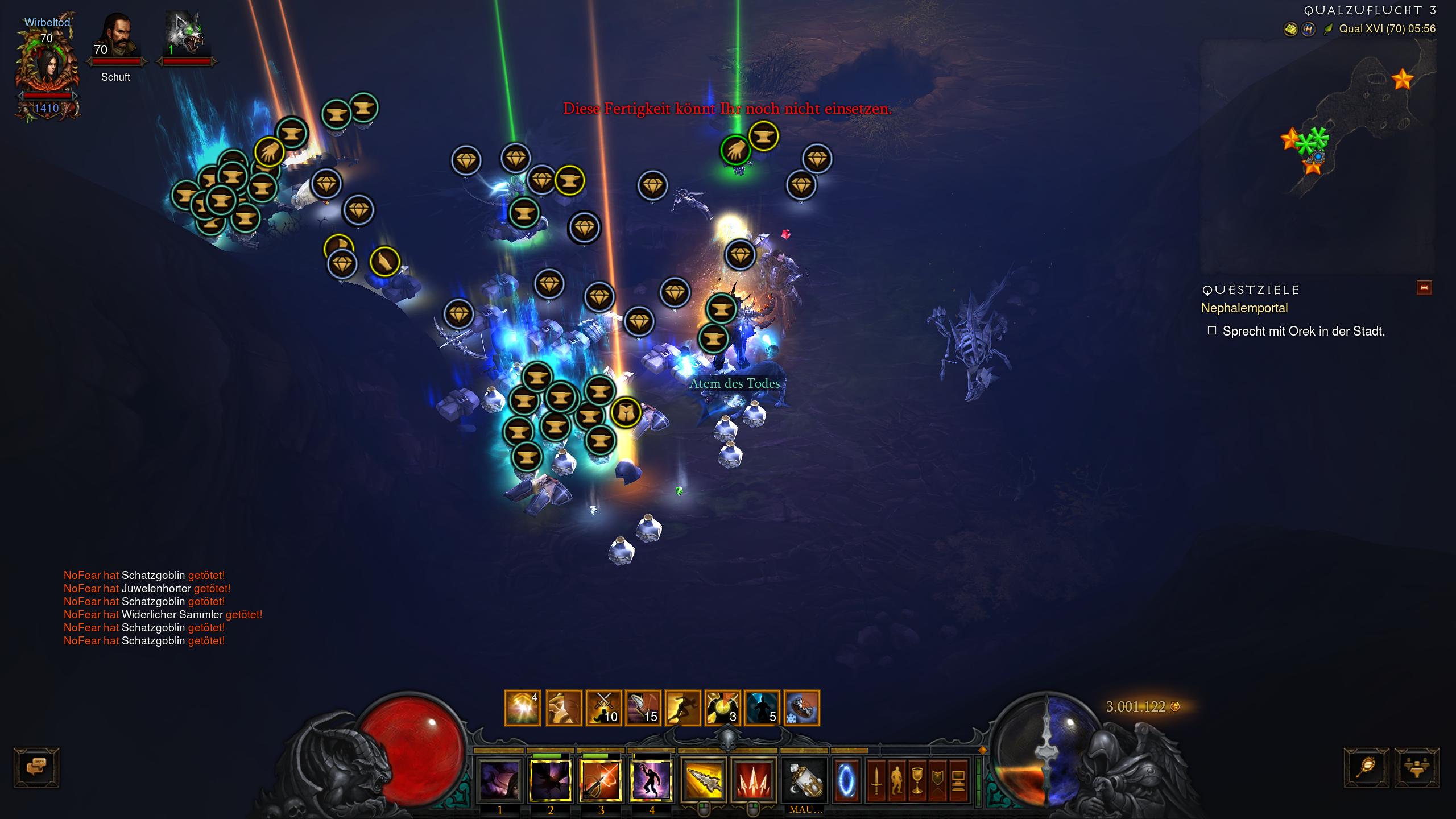Image resolution: width=1456 pixels, height=819 pixels.
Task: Use the orange crossbow skill in slot 3
Action: (x=601, y=780)
